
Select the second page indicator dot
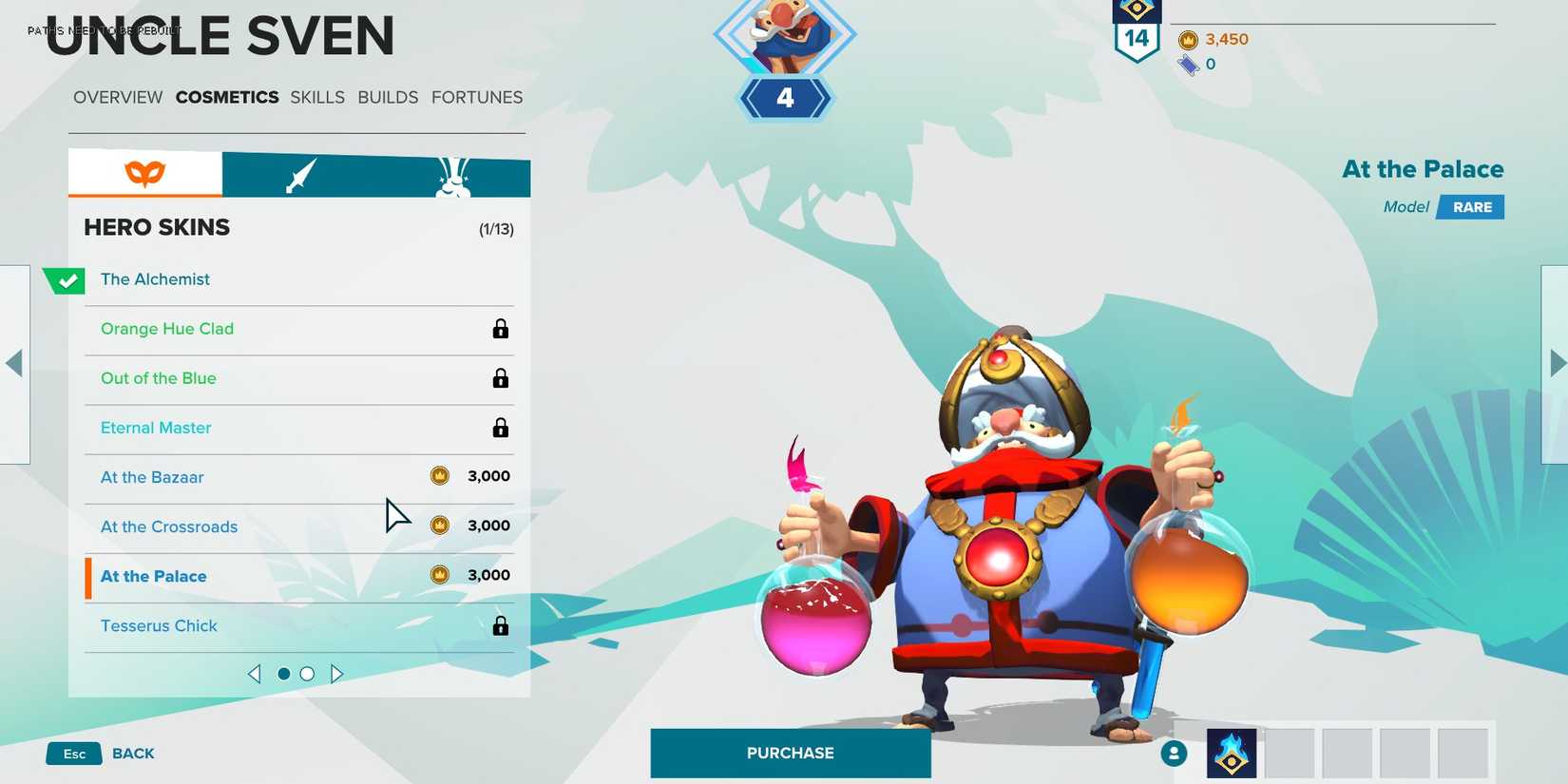pyautogui.click(x=306, y=673)
